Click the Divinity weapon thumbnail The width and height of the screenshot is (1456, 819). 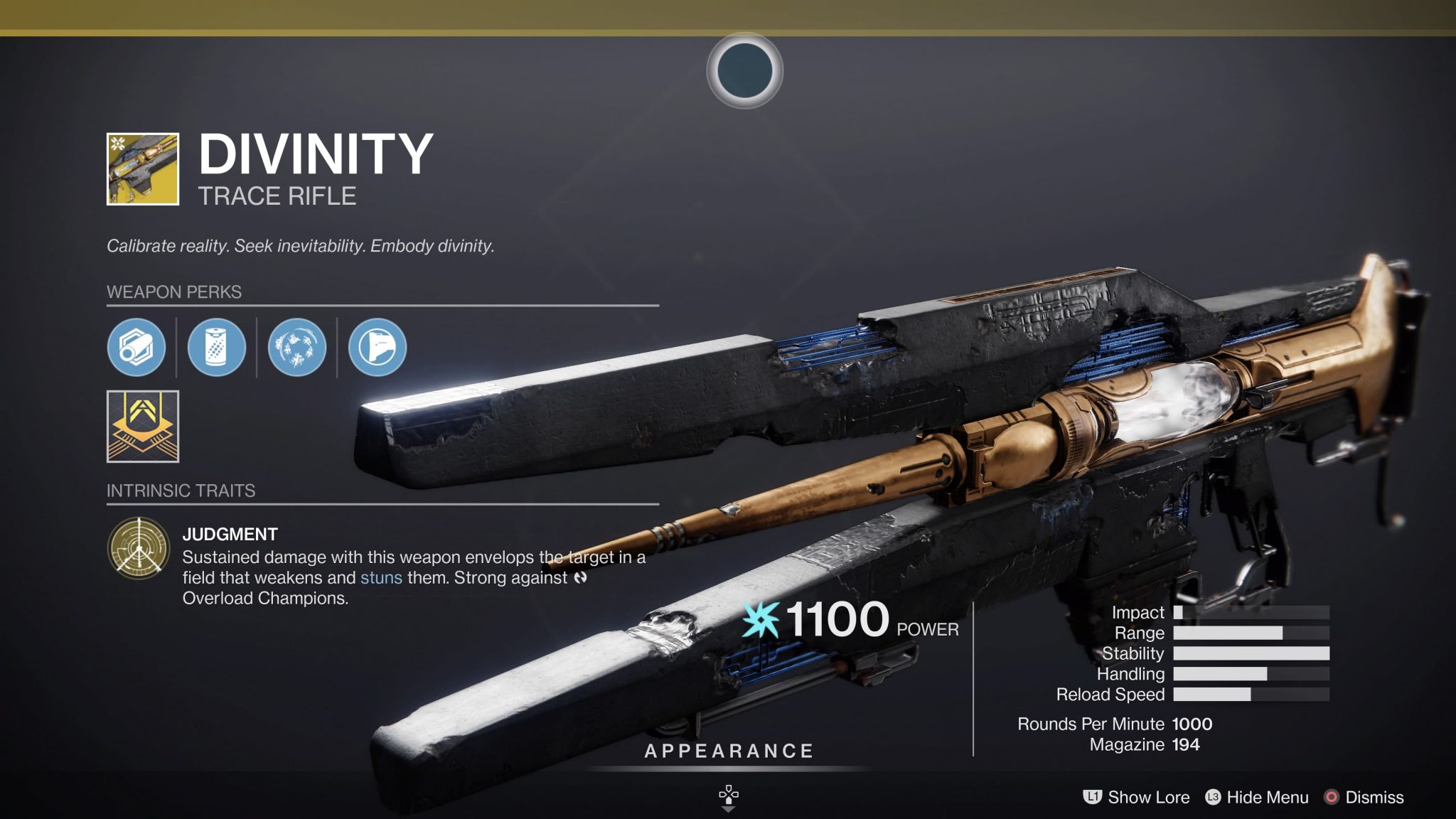click(143, 169)
